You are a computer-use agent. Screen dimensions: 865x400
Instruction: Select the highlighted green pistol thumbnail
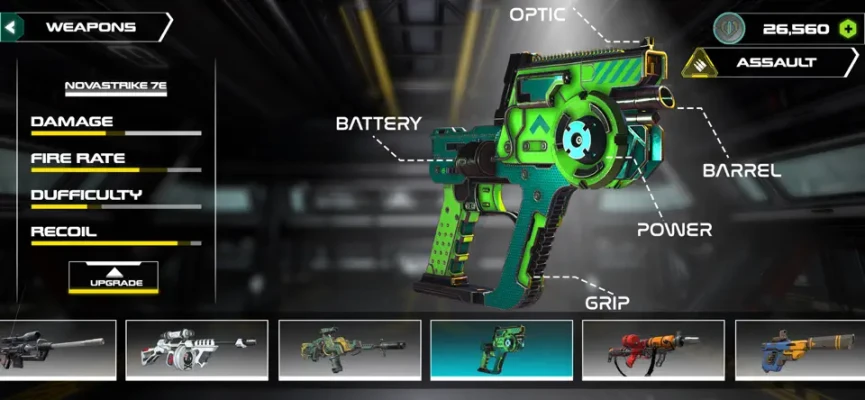[x=501, y=349]
